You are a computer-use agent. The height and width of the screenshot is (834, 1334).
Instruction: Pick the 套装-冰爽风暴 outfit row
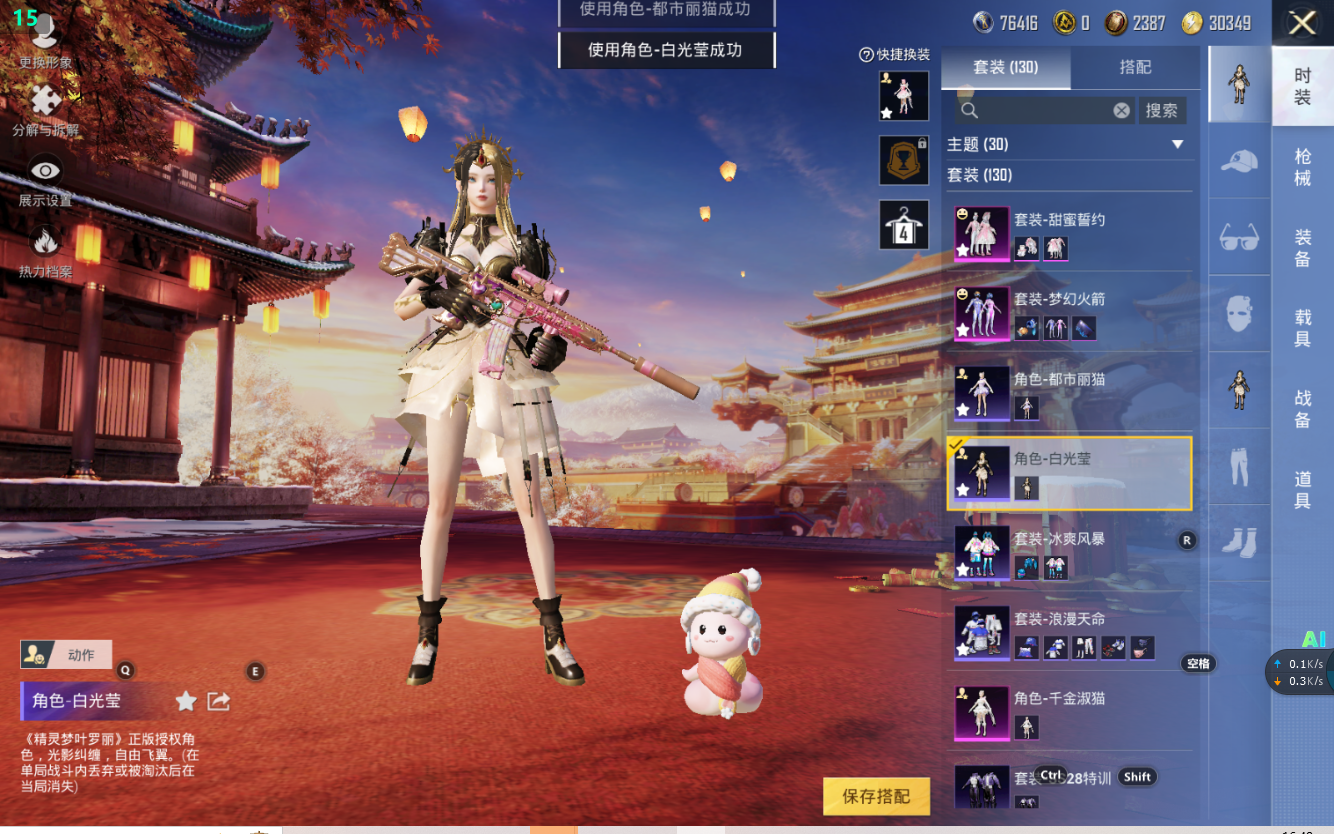click(1069, 552)
